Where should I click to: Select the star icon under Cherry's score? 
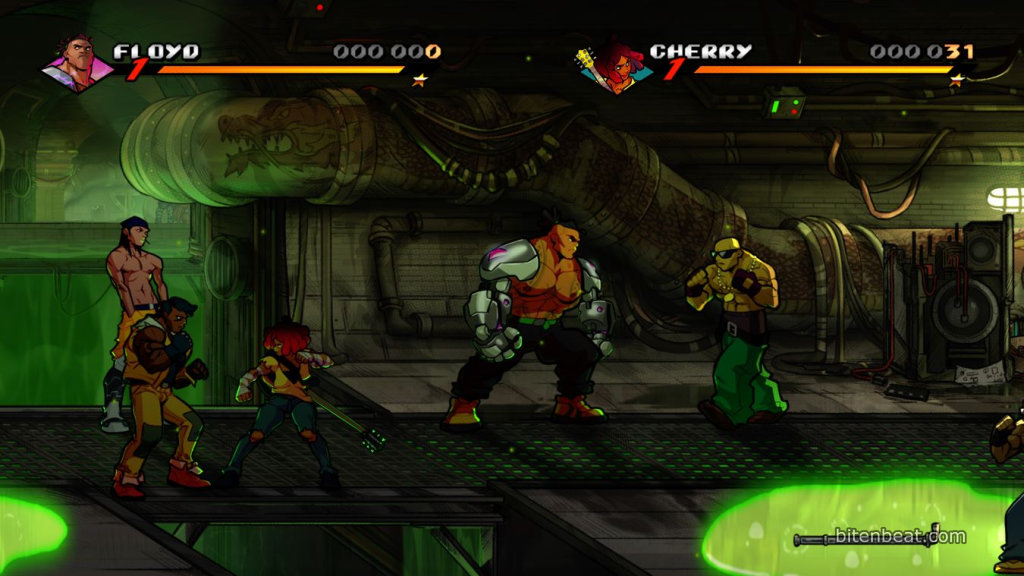tap(956, 77)
